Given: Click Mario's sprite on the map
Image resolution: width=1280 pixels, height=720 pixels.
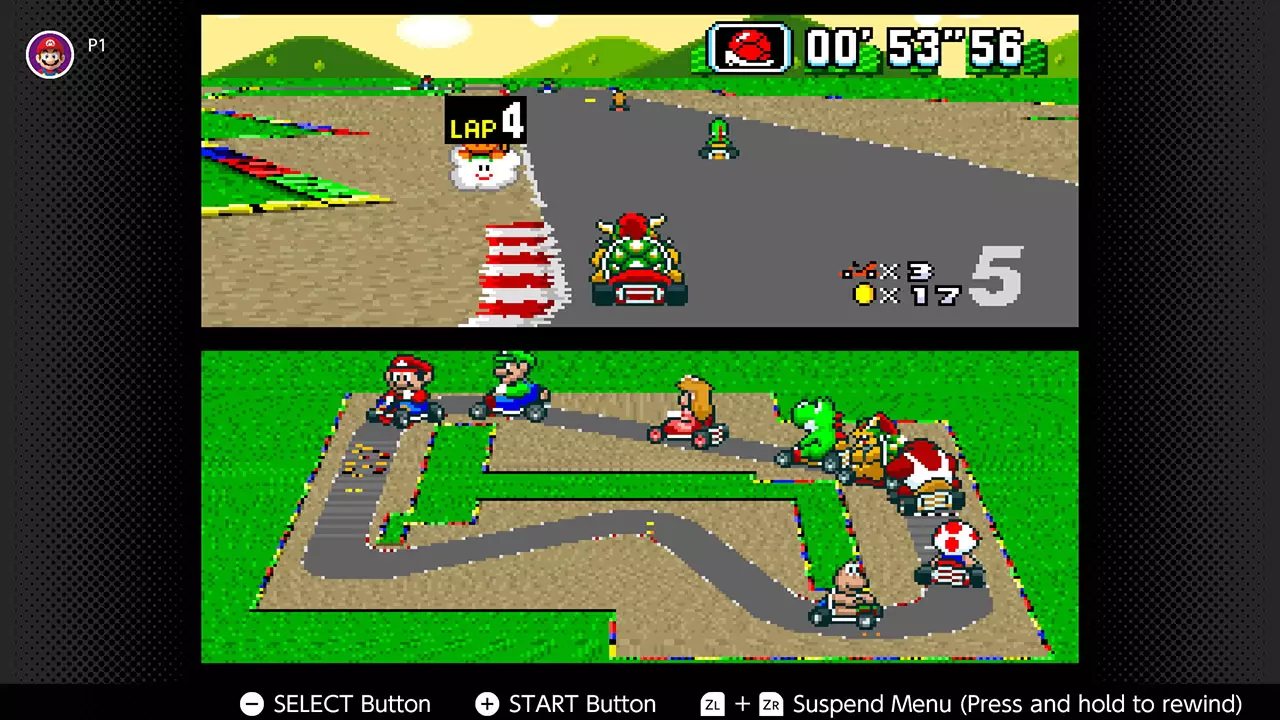Looking at the screenshot, I should 406,390.
